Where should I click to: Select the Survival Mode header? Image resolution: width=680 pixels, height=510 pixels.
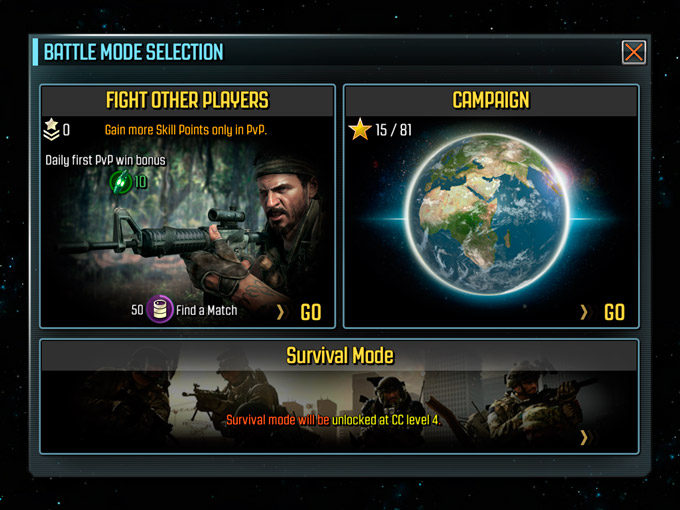pos(339,355)
